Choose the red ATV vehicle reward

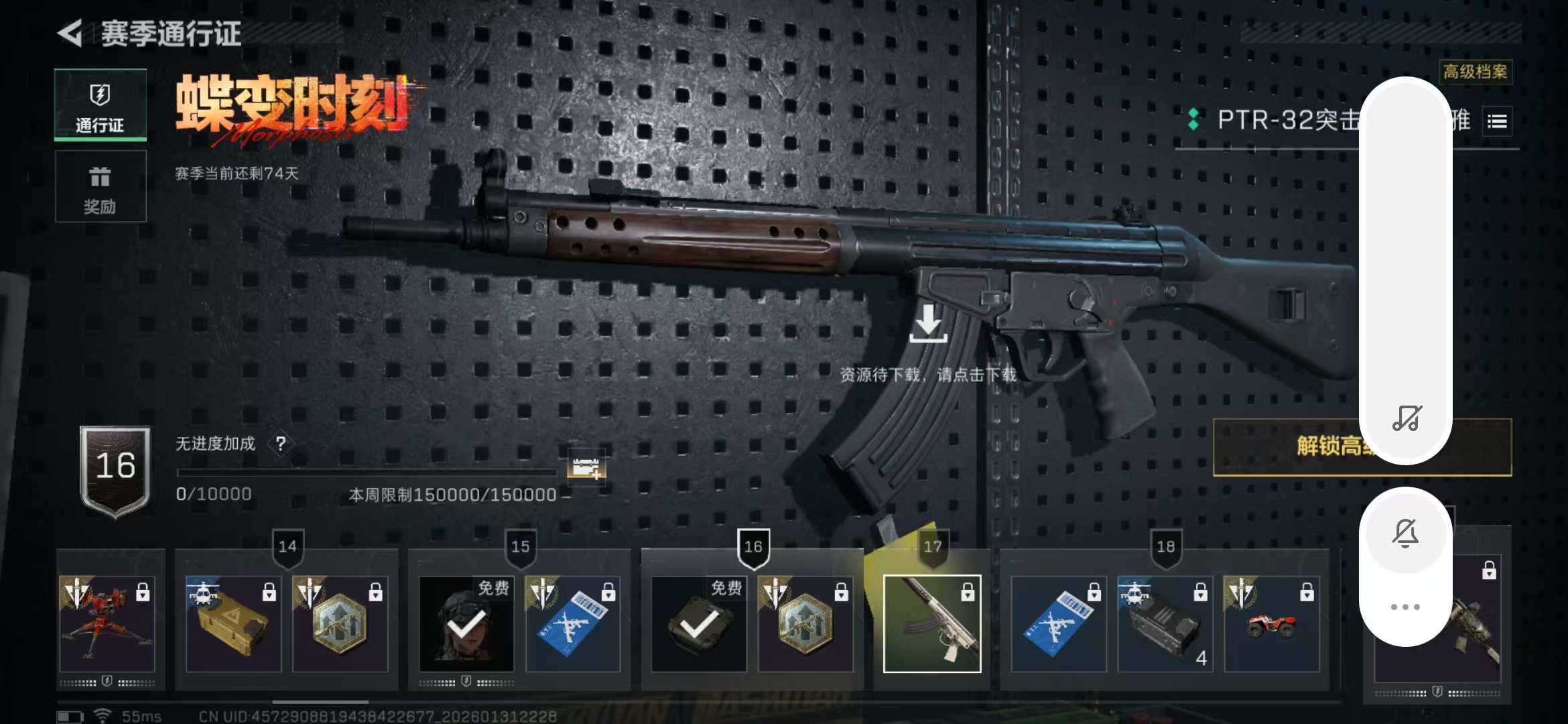point(1271,623)
